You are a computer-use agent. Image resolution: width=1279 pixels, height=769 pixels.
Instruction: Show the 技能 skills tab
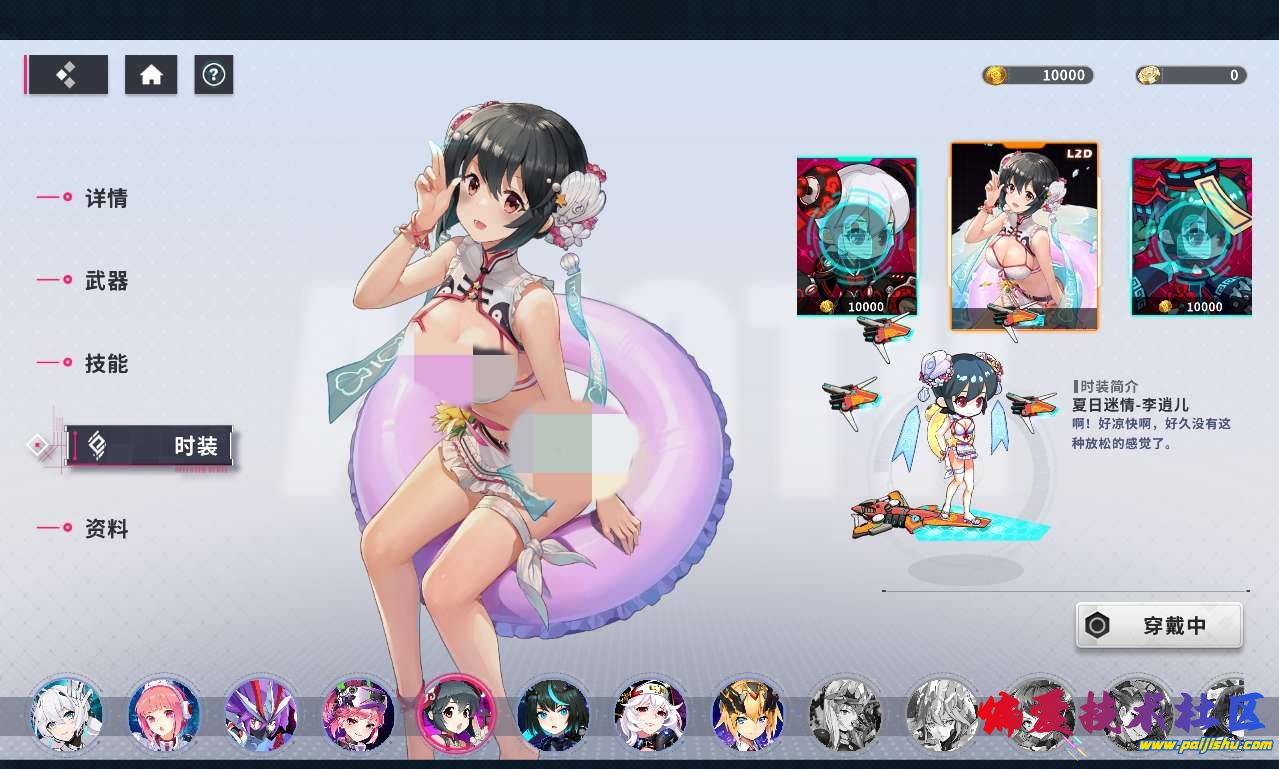click(105, 364)
